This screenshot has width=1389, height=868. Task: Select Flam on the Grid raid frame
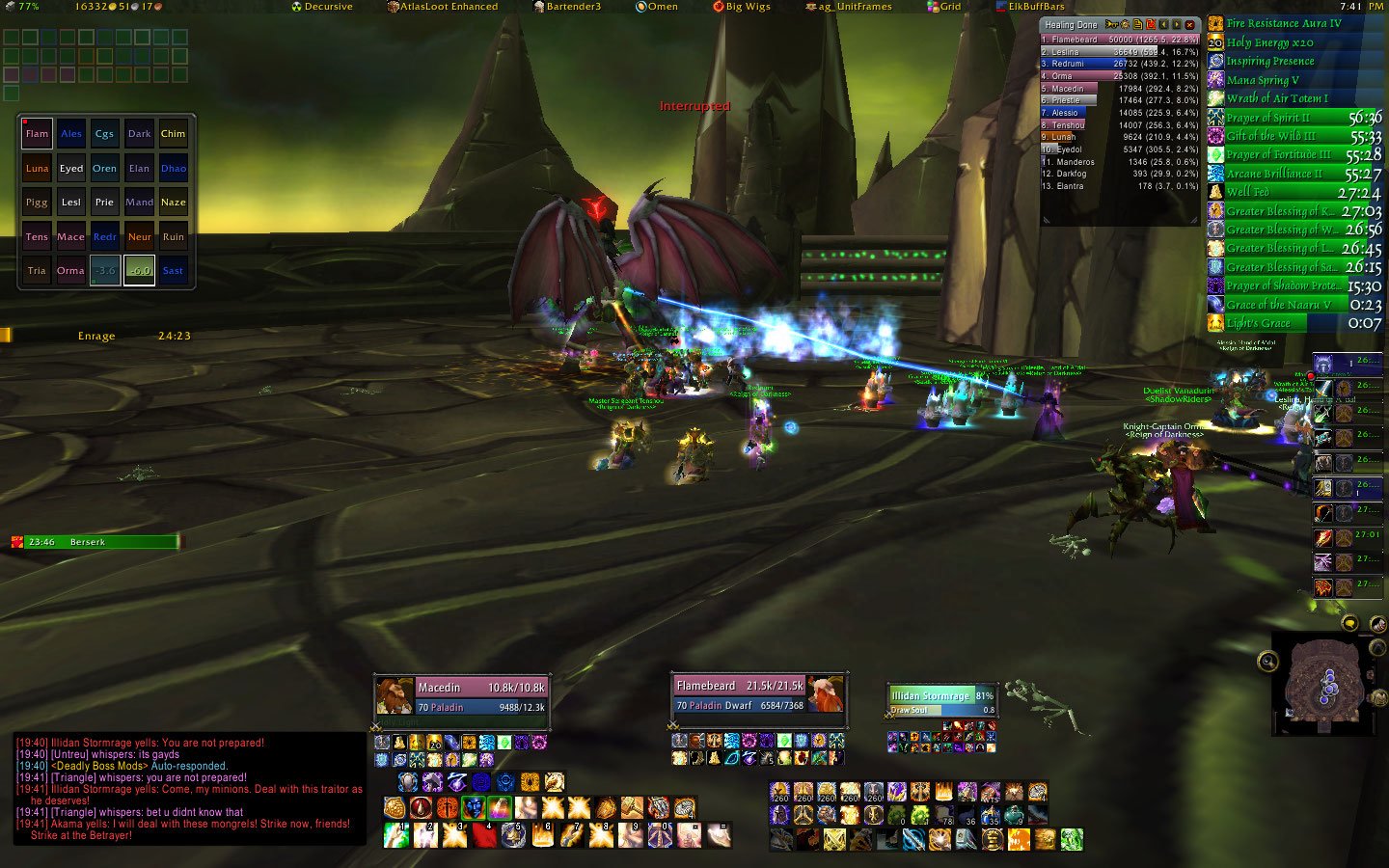point(36,133)
